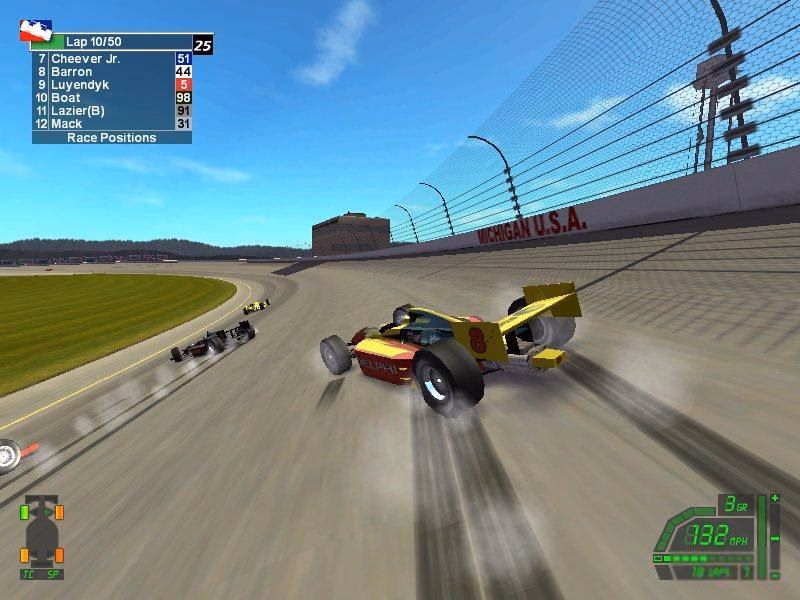Click the minus sign on the gauge

(774, 538)
